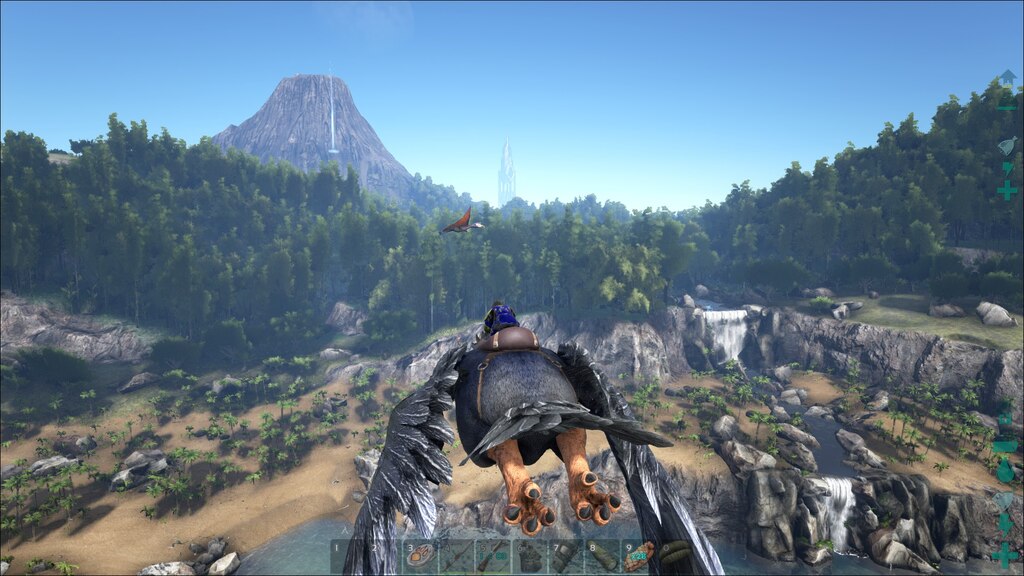Select the paw print disc in slot 3
Screen dimensions: 1024x576
coord(420,556)
